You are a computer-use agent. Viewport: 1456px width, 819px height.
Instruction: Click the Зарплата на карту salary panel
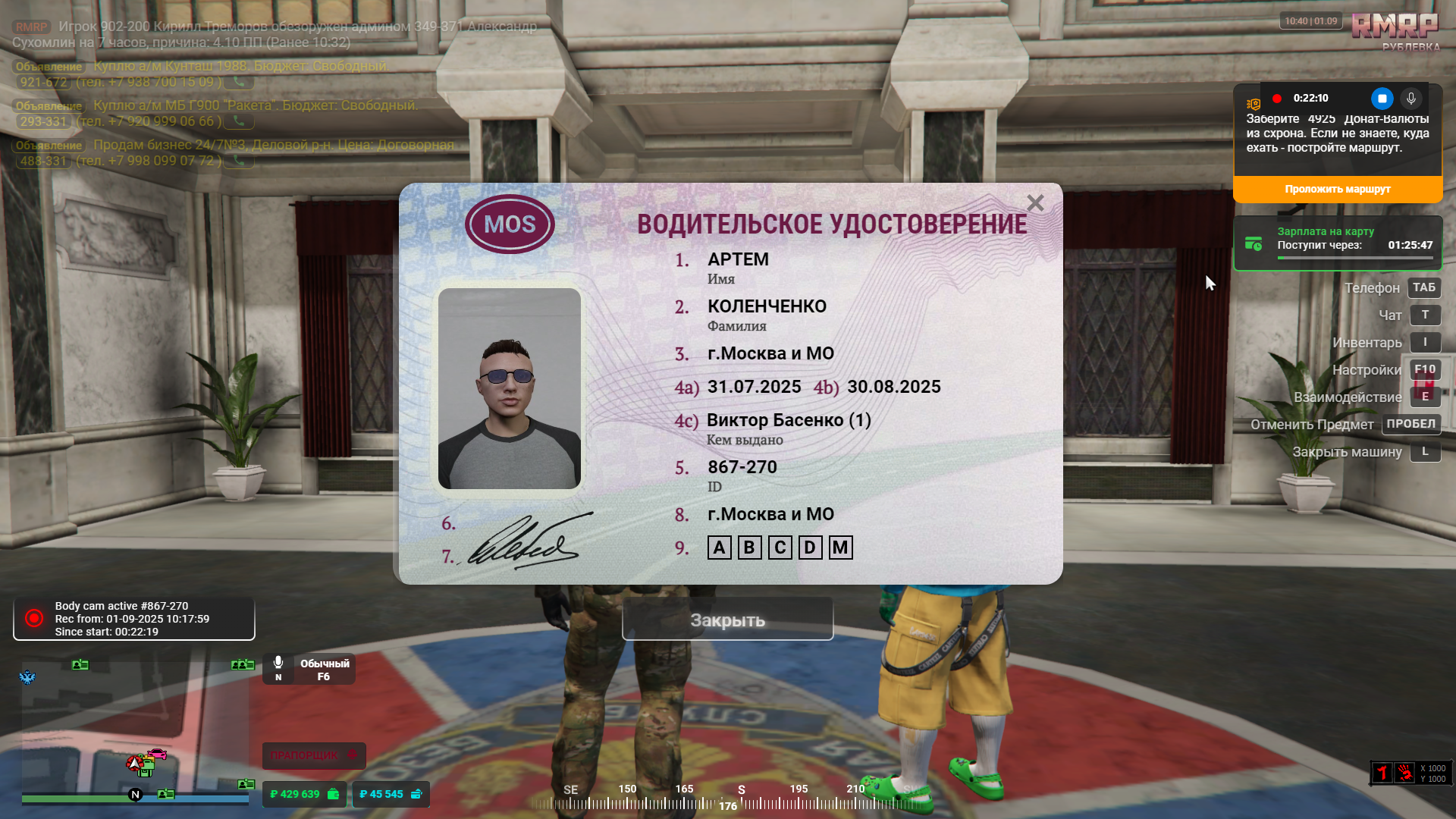[x=1338, y=243]
